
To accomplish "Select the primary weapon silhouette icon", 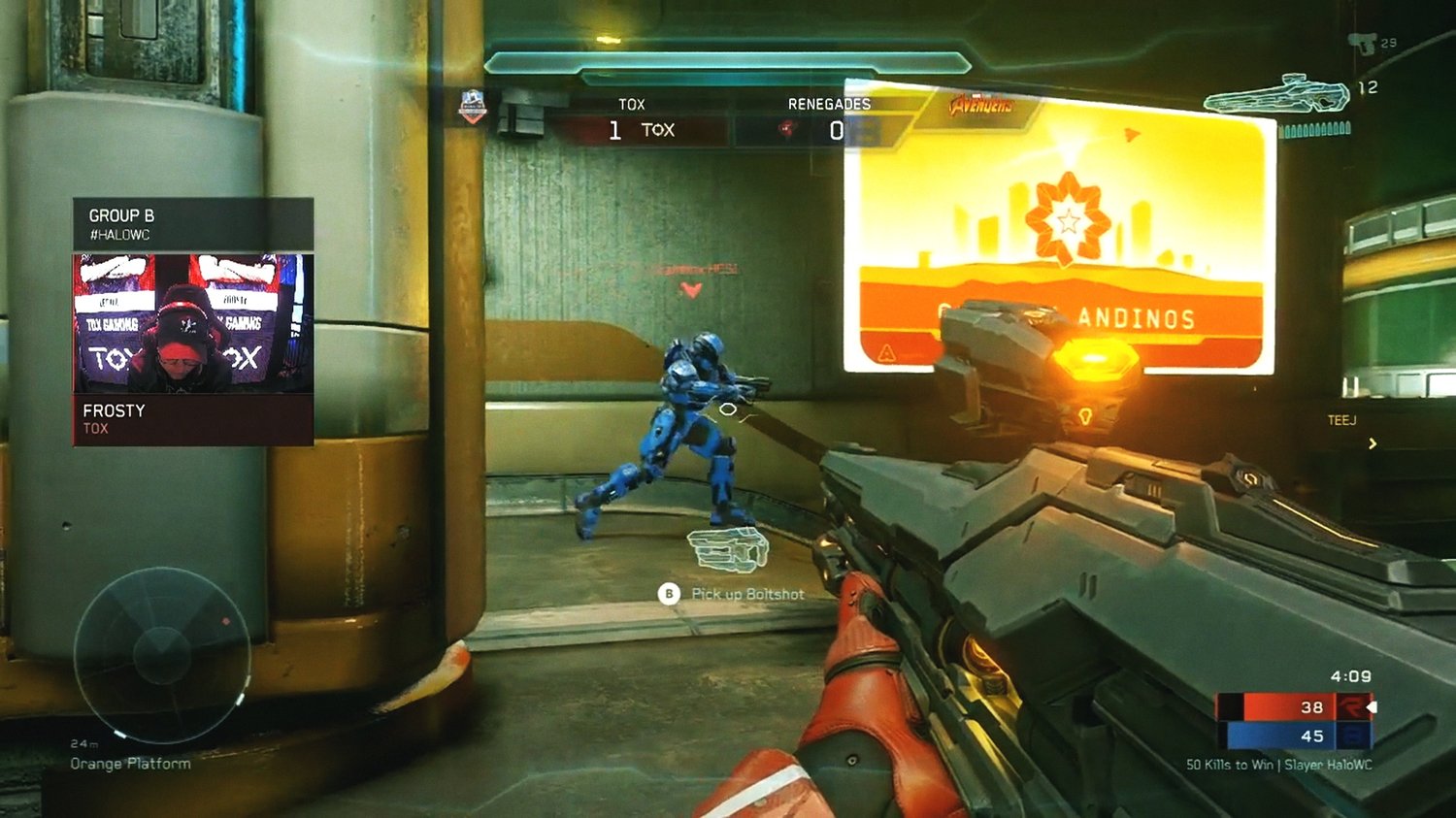I will click(1276, 96).
